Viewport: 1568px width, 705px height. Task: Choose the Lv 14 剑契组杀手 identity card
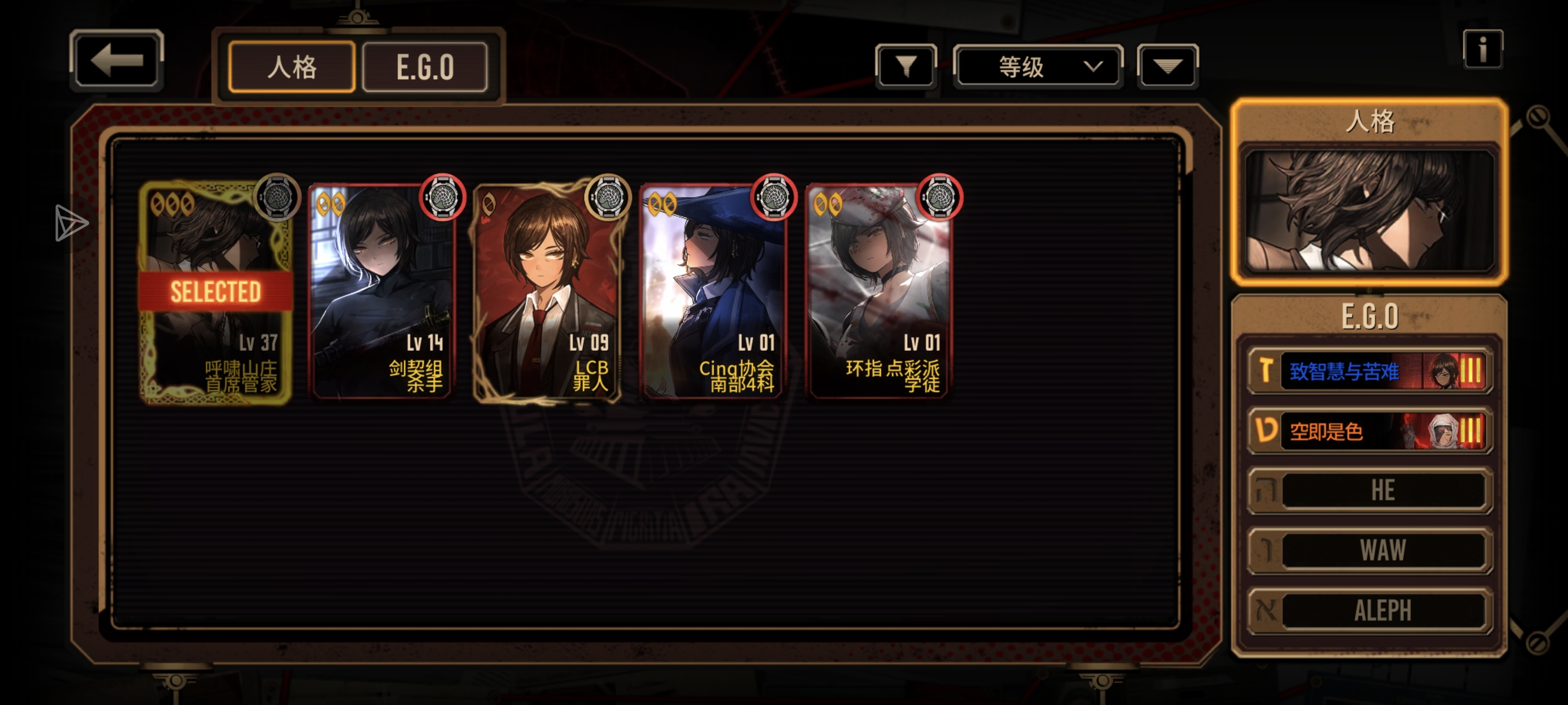pos(382,292)
